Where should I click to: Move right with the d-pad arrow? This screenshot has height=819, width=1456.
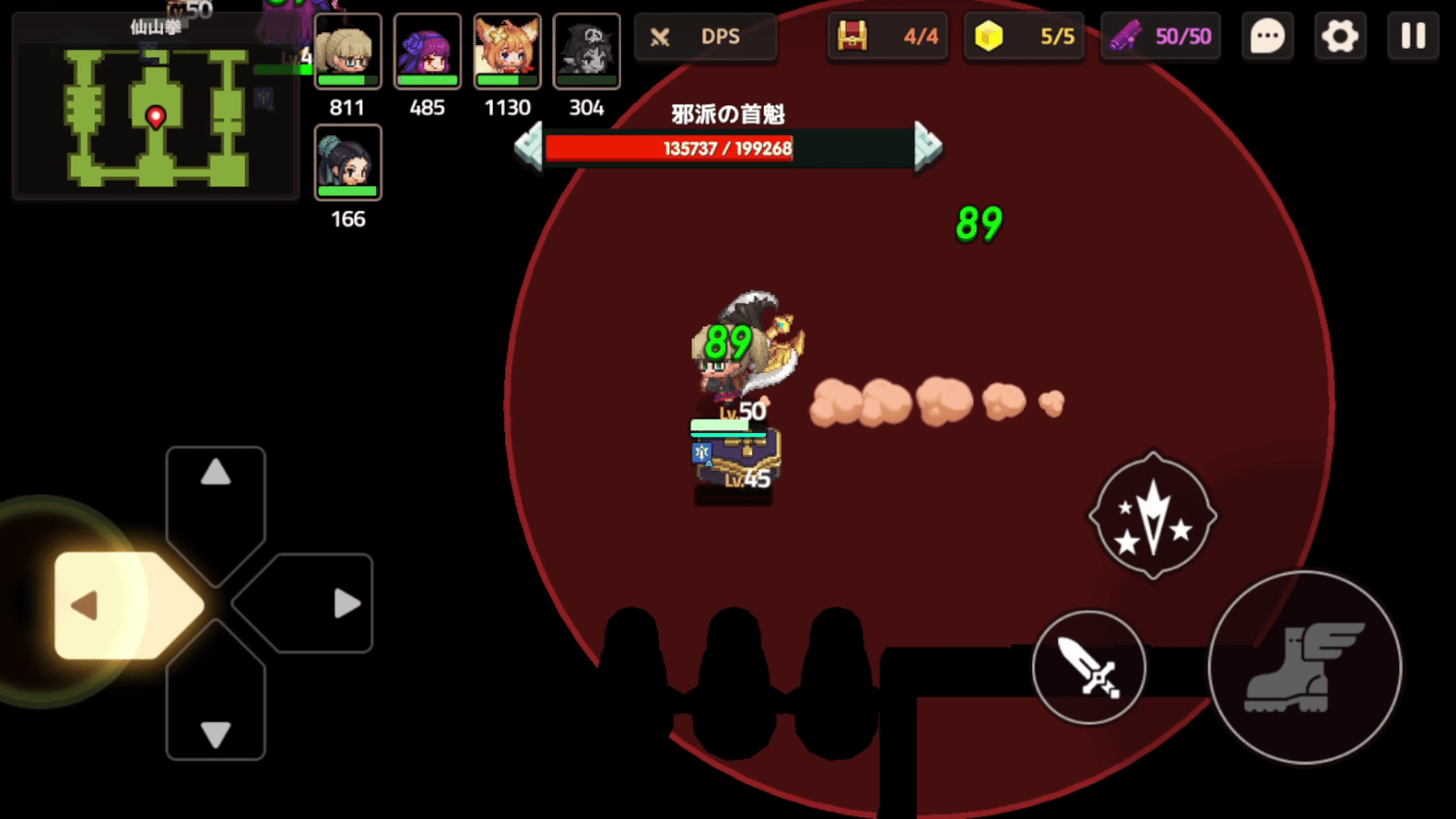346,604
